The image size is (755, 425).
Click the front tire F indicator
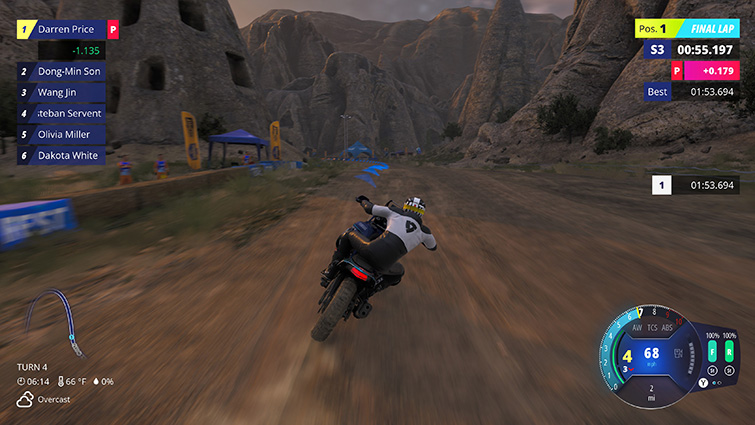click(x=713, y=352)
